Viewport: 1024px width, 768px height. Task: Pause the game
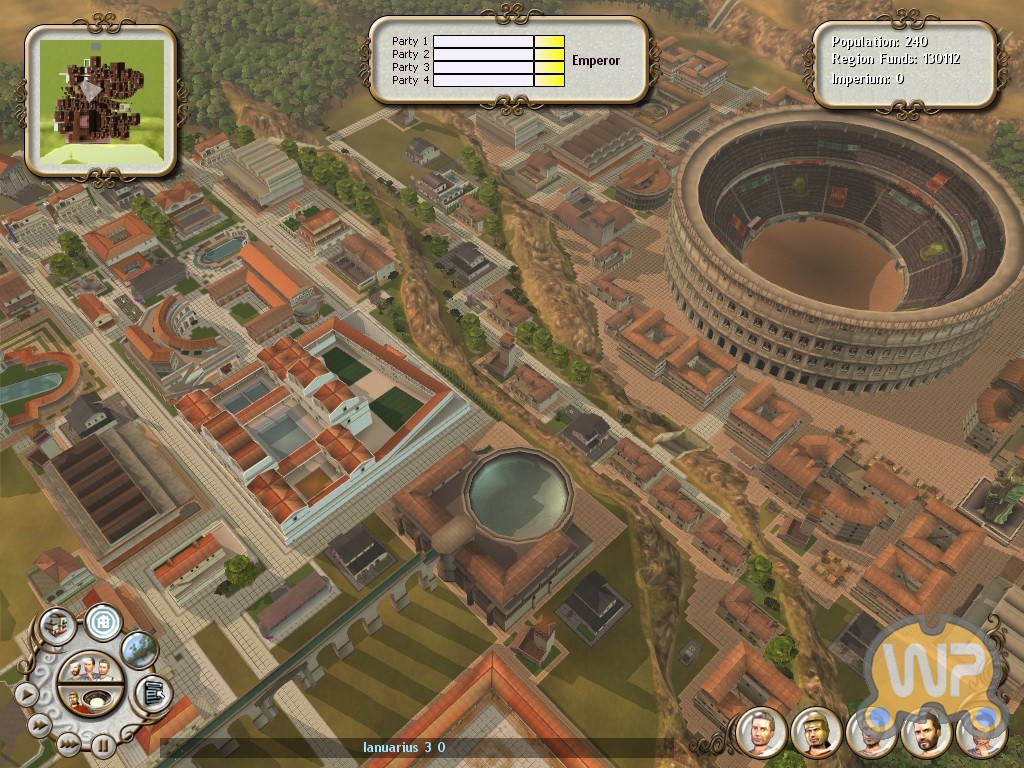tap(102, 744)
